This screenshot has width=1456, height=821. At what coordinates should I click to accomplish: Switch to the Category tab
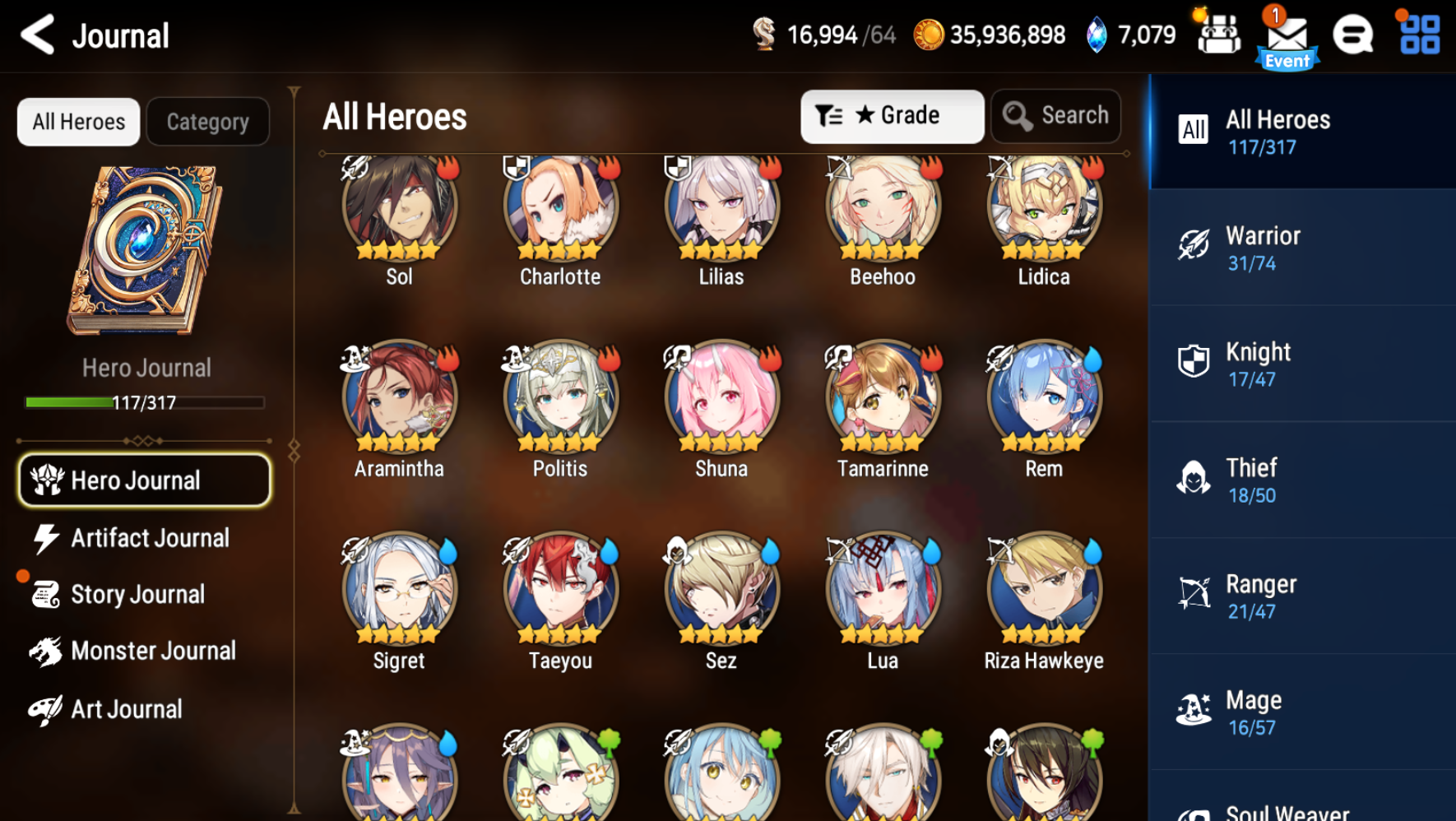pos(207,121)
